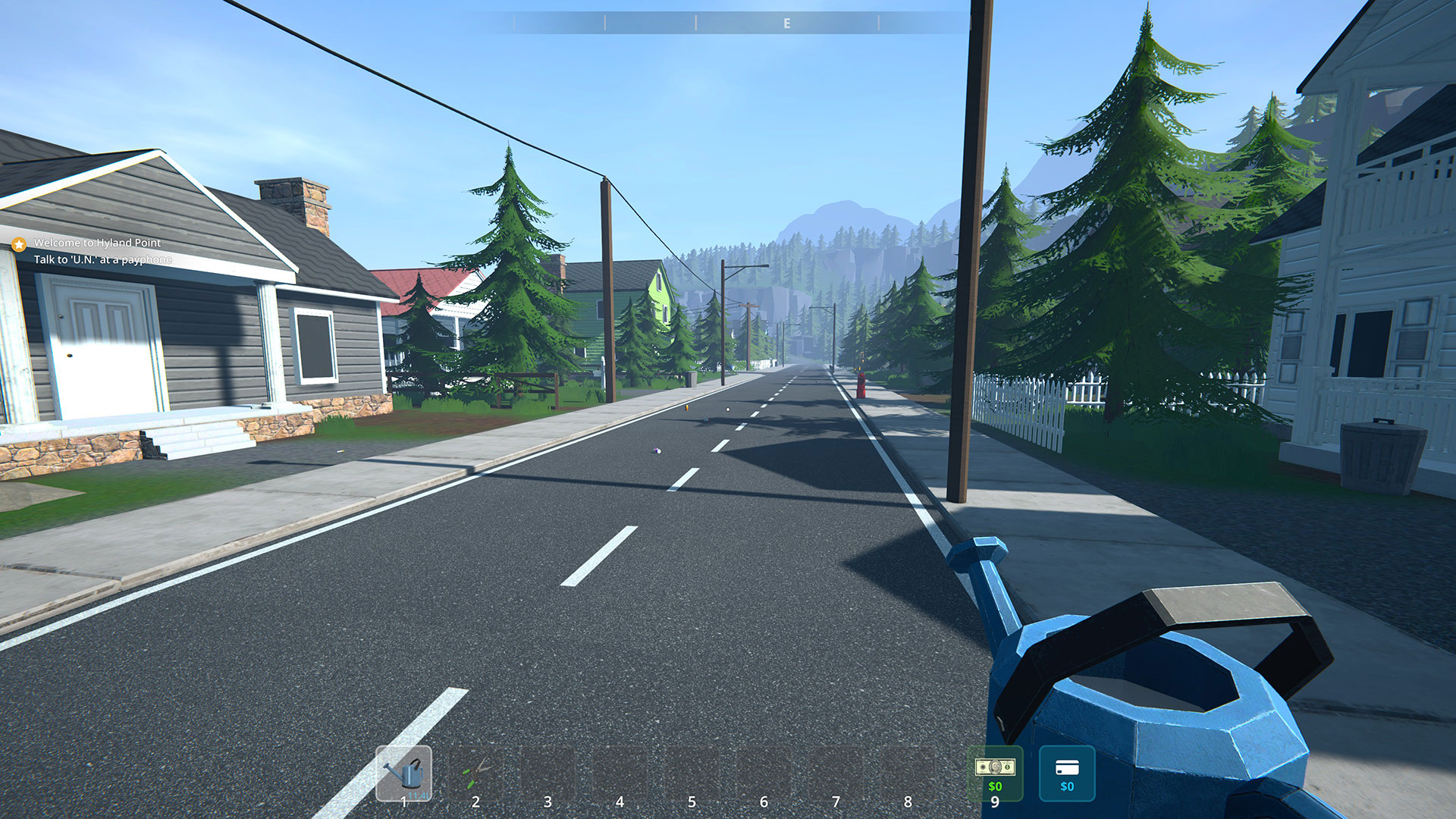
Task: Choose the trimming shears in the hotbar
Action: pyautogui.click(x=475, y=773)
